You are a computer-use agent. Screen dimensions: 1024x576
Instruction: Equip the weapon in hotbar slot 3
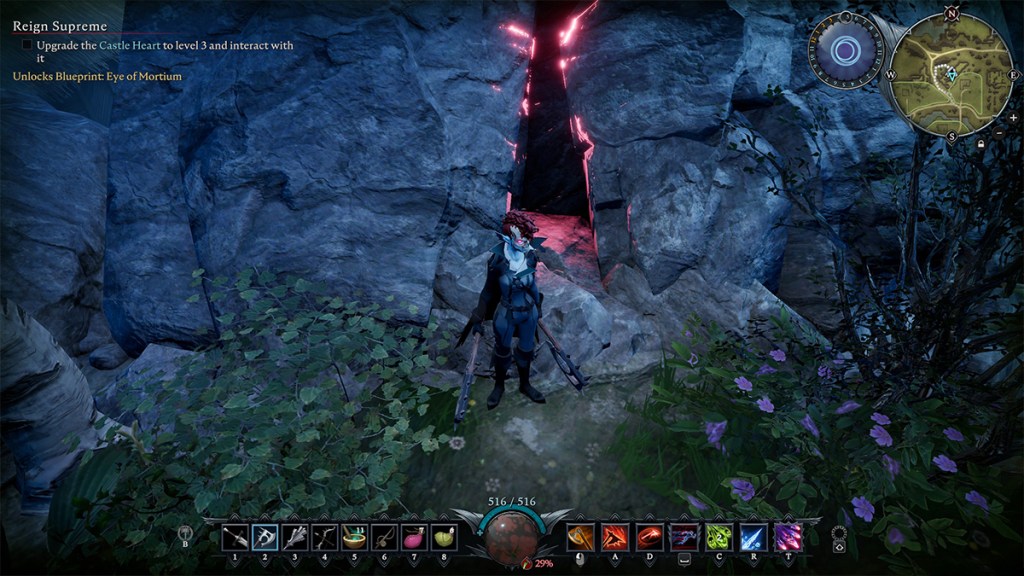(294, 537)
